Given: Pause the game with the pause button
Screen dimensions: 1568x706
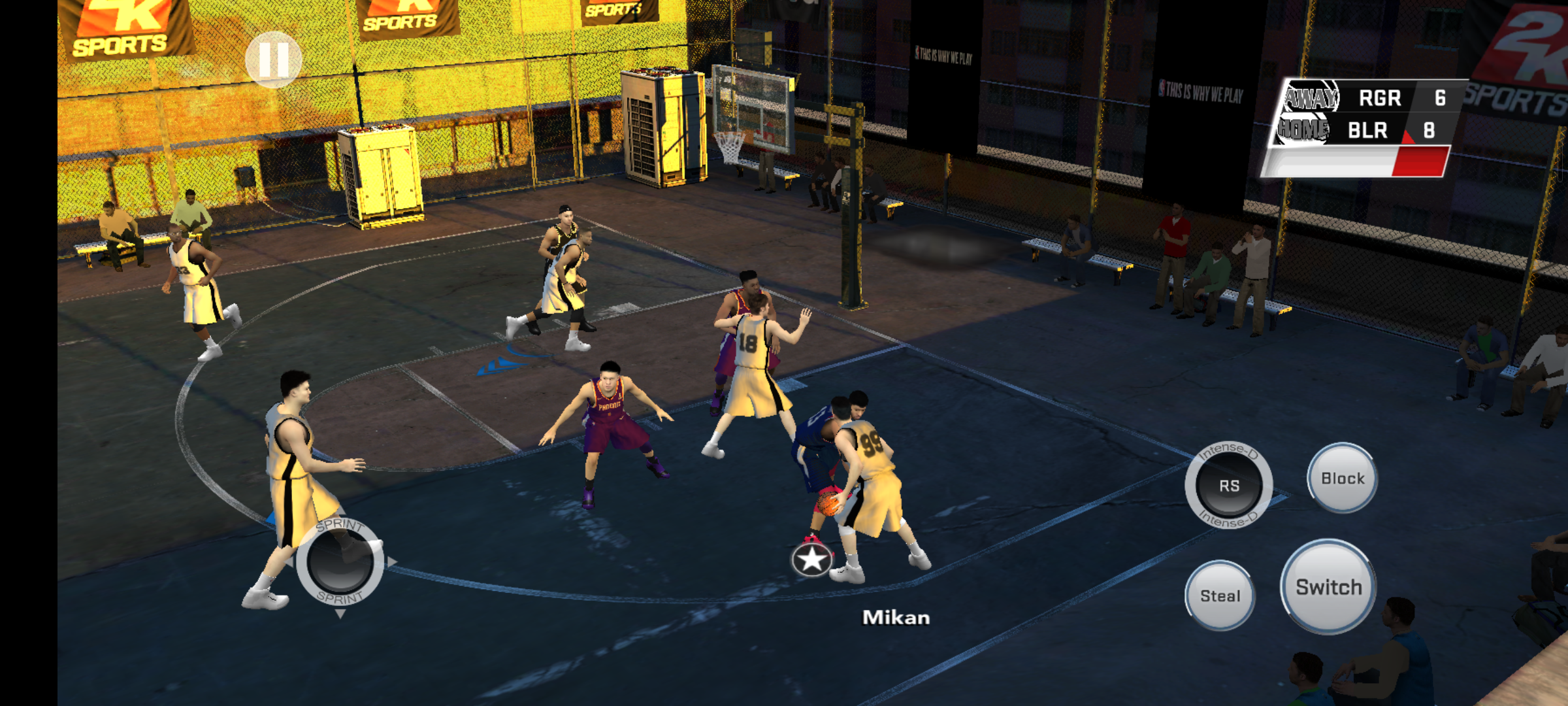Looking at the screenshot, I should coord(273,59).
